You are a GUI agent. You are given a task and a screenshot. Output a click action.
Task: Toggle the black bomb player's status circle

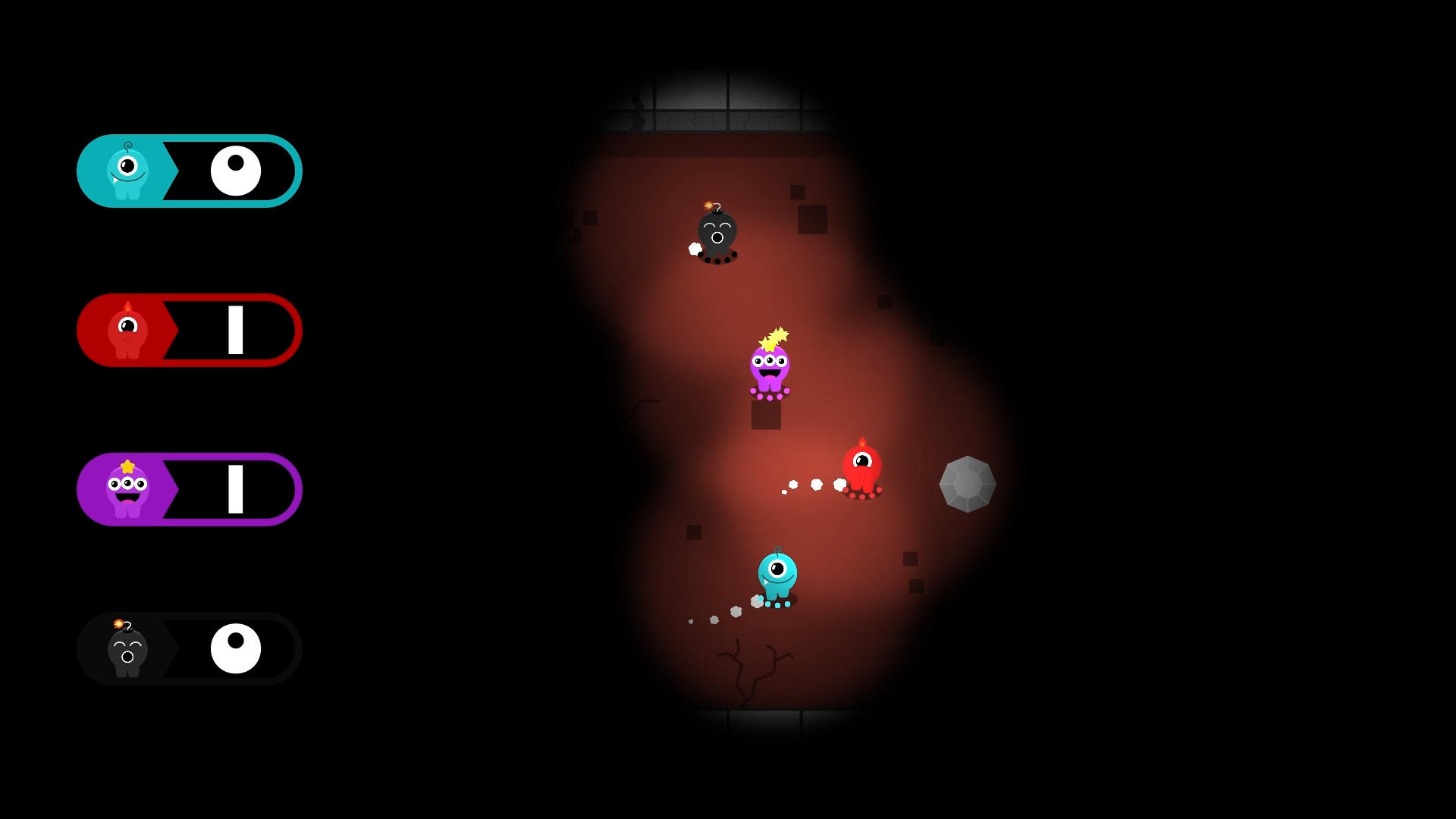237,648
